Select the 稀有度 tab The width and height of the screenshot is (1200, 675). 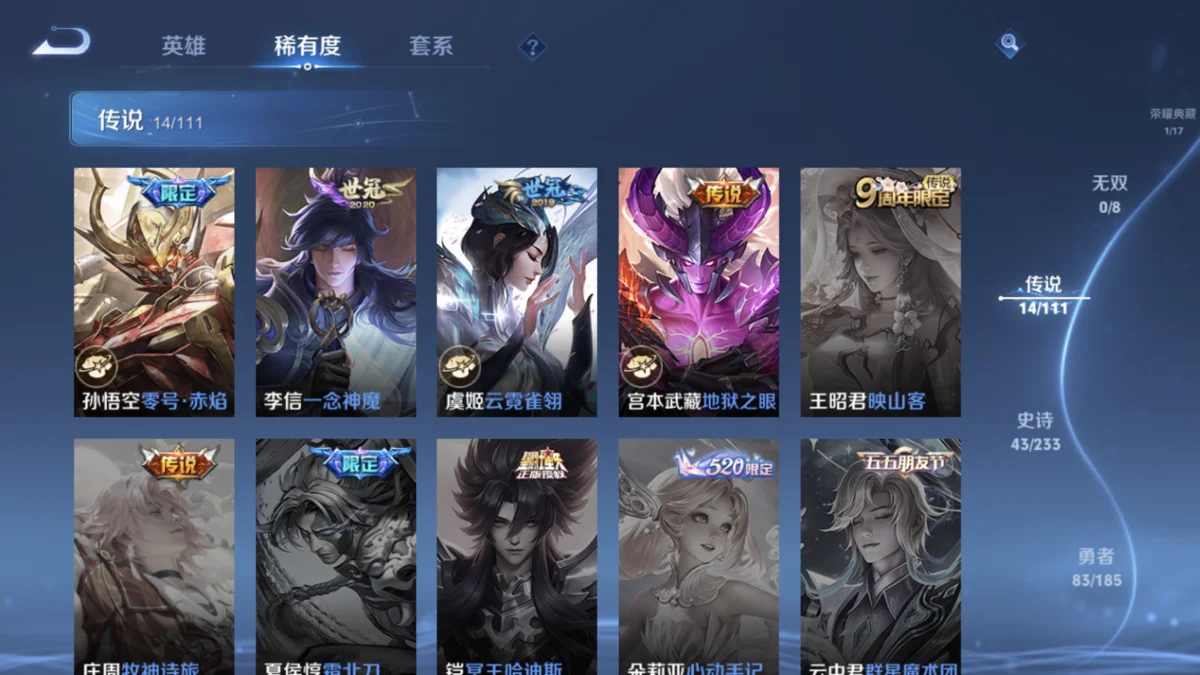[x=307, y=46]
